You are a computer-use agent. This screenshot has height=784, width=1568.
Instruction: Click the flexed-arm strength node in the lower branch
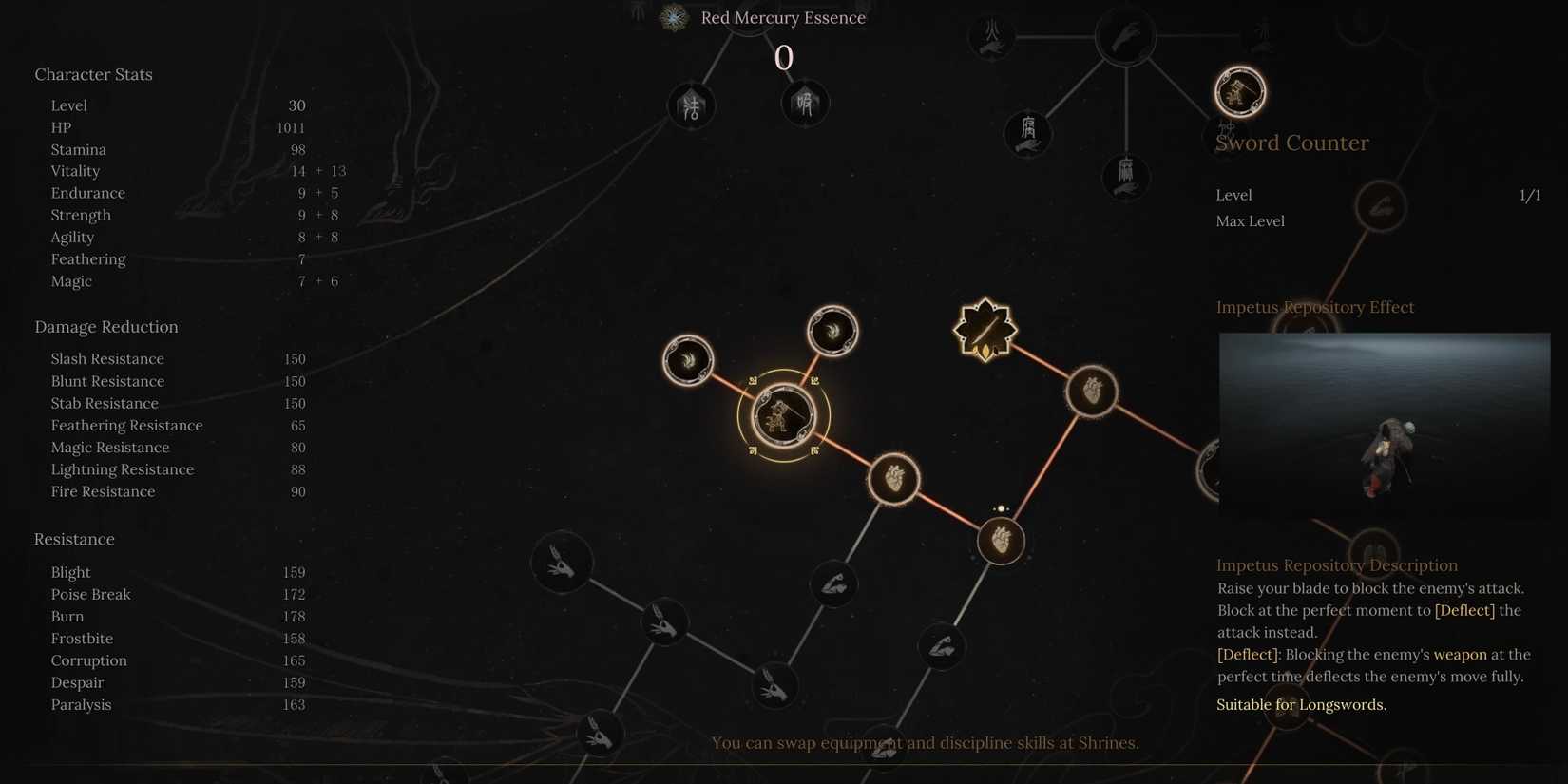coord(833,584)
